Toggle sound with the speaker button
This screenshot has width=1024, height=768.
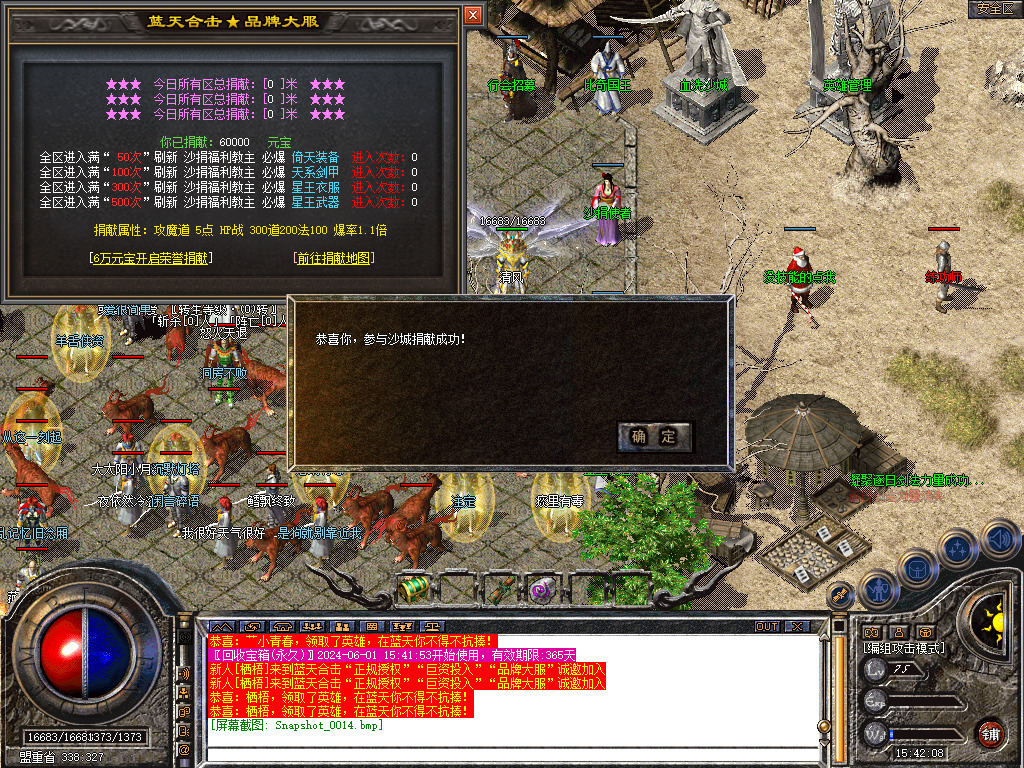point(1000,538)
